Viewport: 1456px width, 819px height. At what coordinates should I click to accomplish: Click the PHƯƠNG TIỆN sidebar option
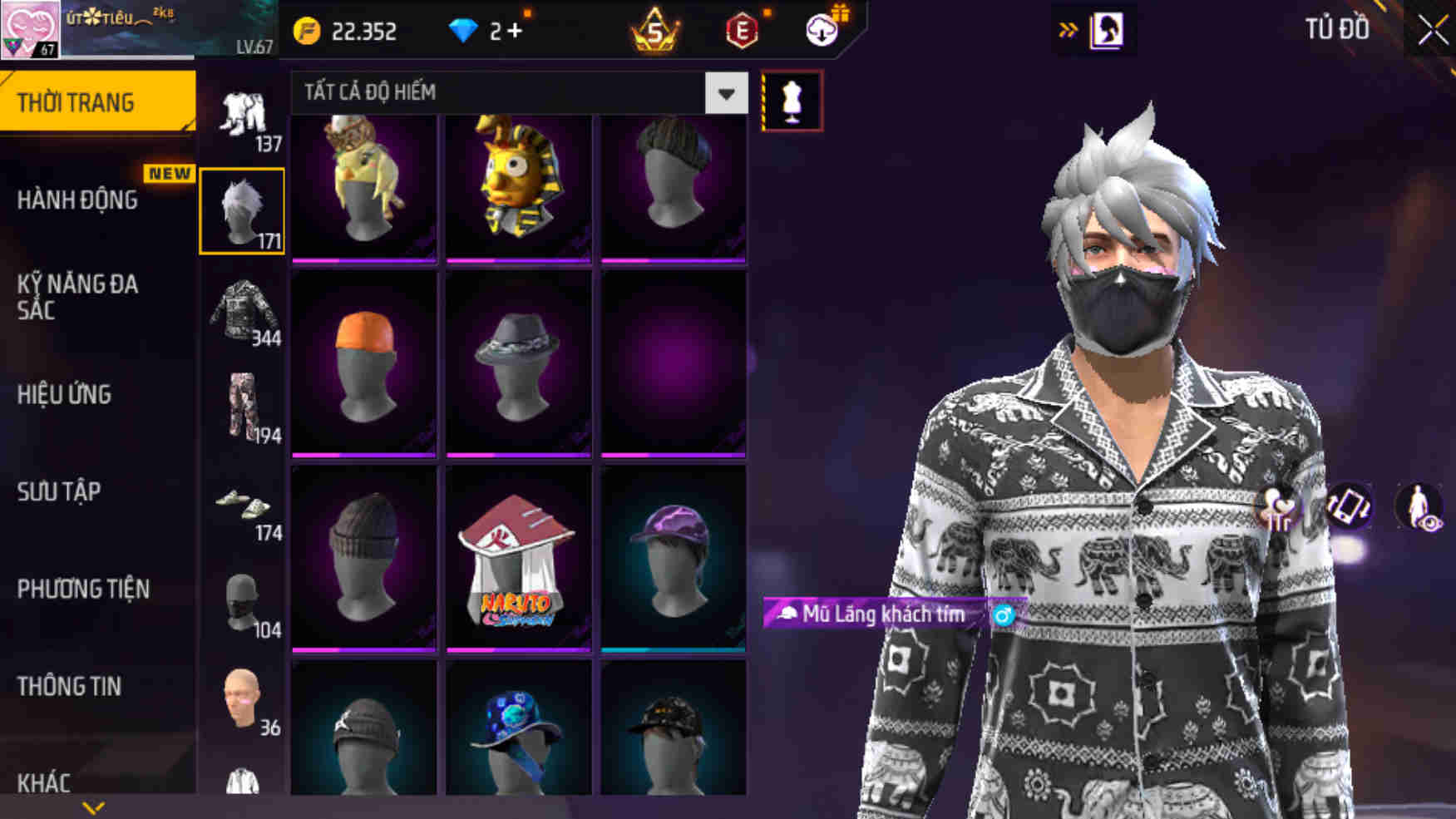click(83, 589)
